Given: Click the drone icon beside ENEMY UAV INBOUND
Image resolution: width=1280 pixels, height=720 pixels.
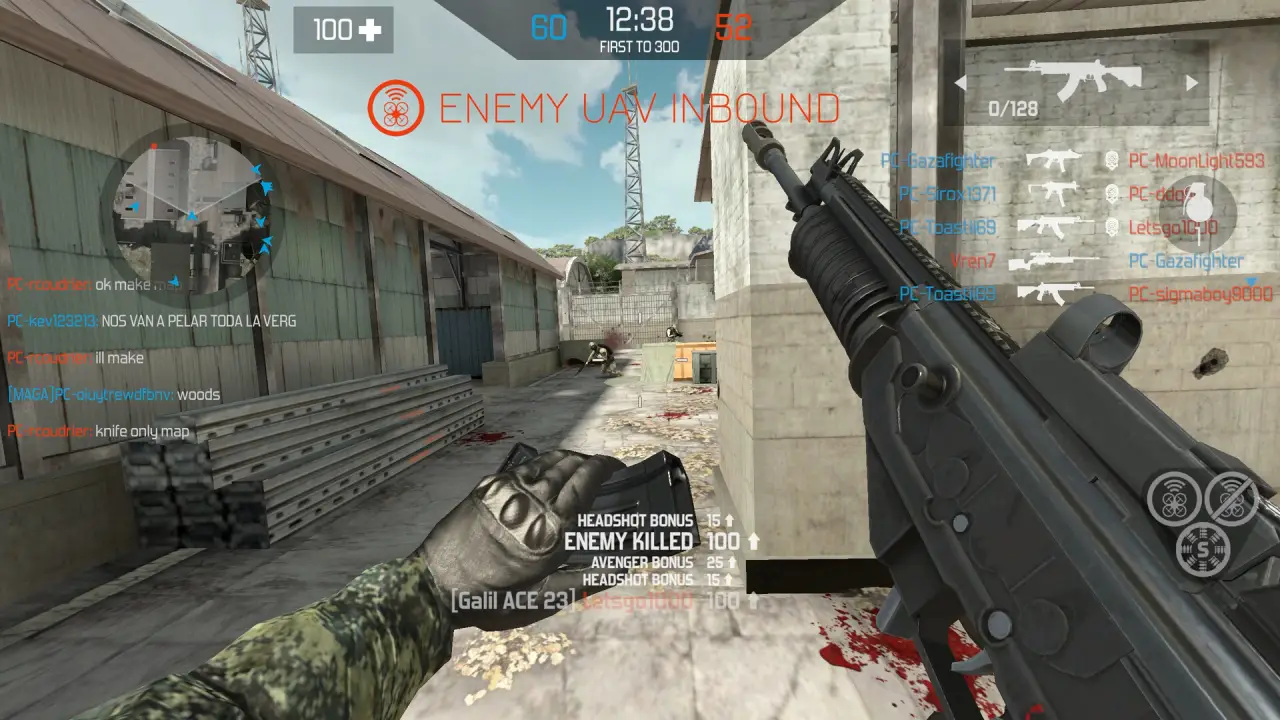Looking at the screenshot, I should click(395, 107).
